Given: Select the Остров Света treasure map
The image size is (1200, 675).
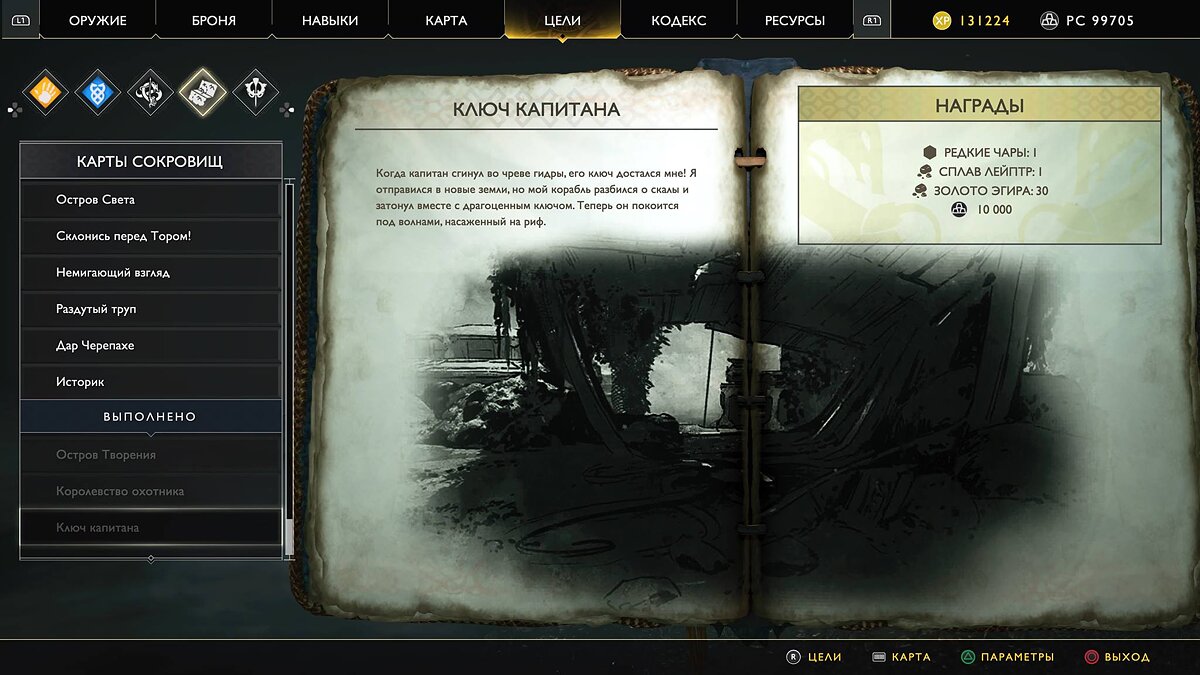Looking at the screenshot, I should pos(150,200).
